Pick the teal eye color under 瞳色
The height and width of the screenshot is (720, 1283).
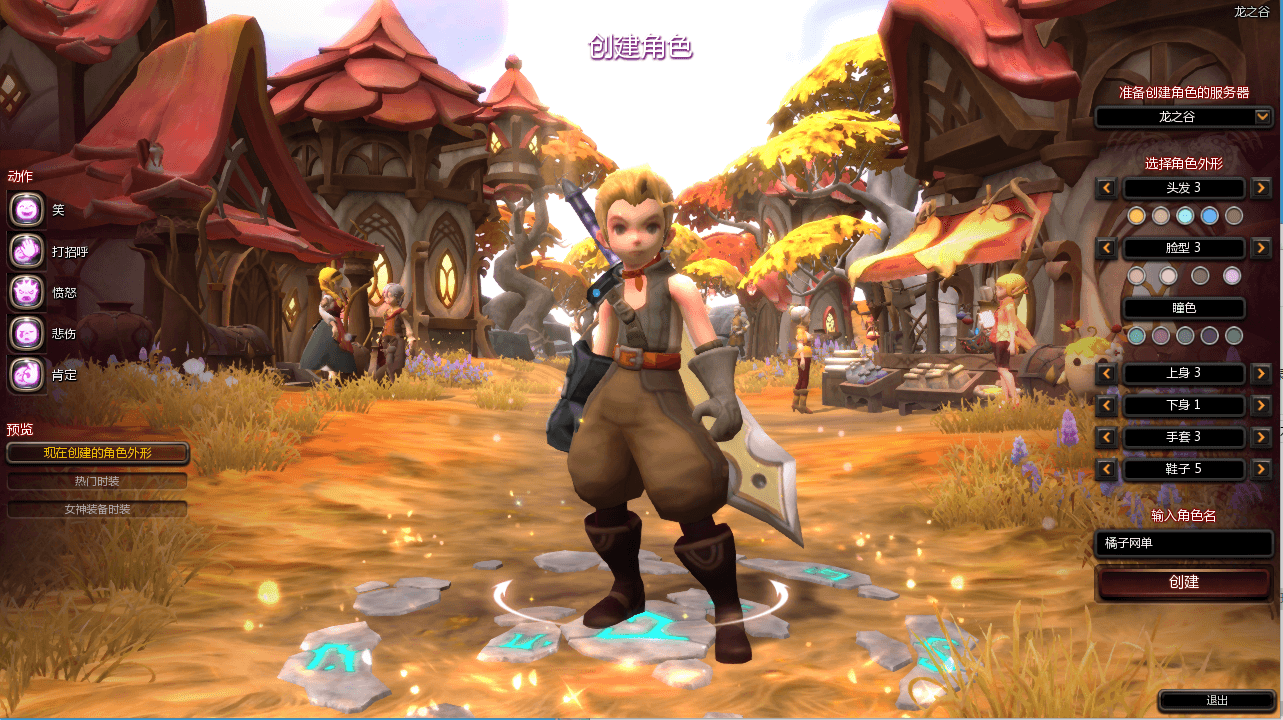(1137, 335)
